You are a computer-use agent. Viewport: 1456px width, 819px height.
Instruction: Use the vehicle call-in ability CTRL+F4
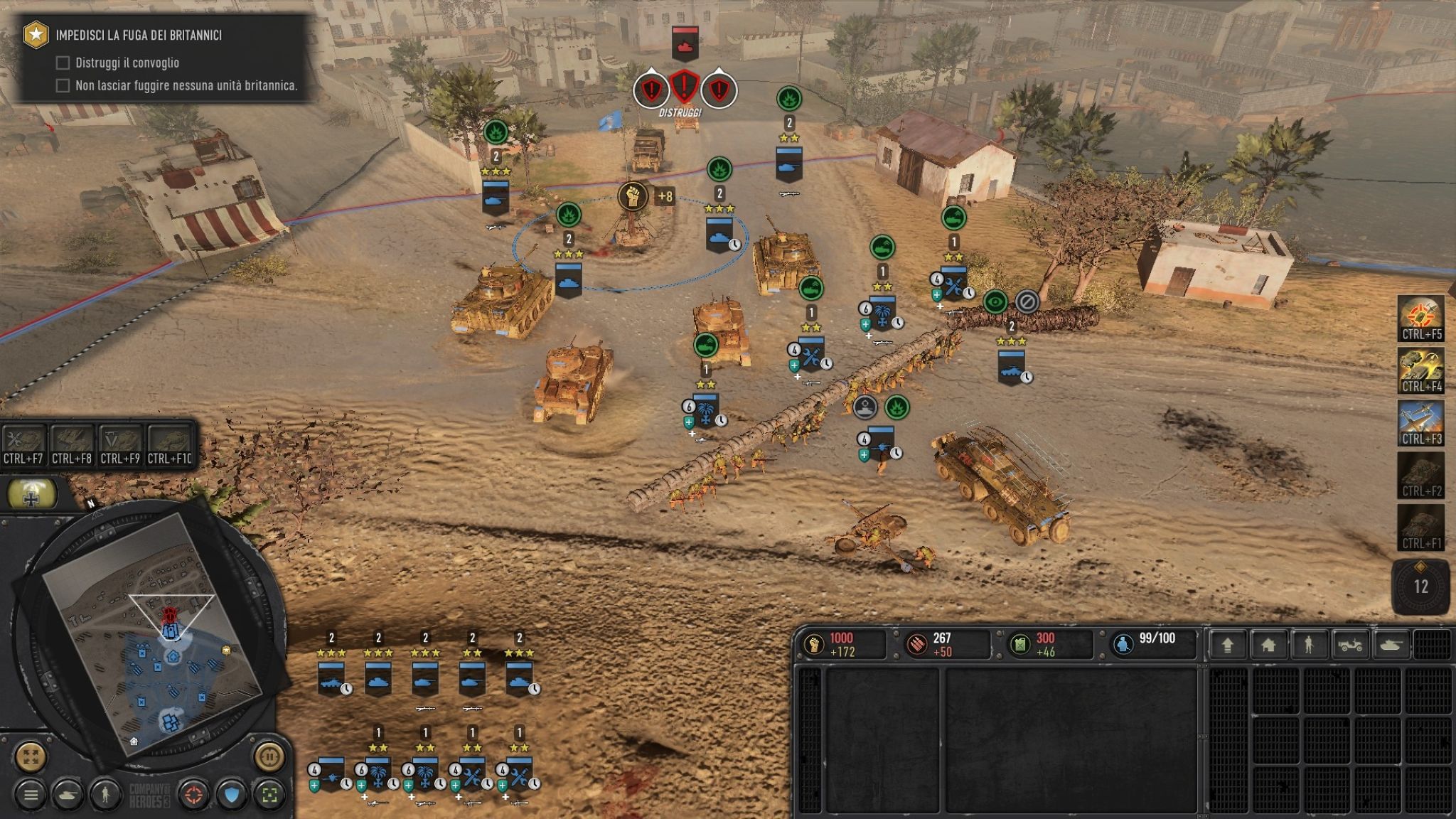click(1421, 370)
